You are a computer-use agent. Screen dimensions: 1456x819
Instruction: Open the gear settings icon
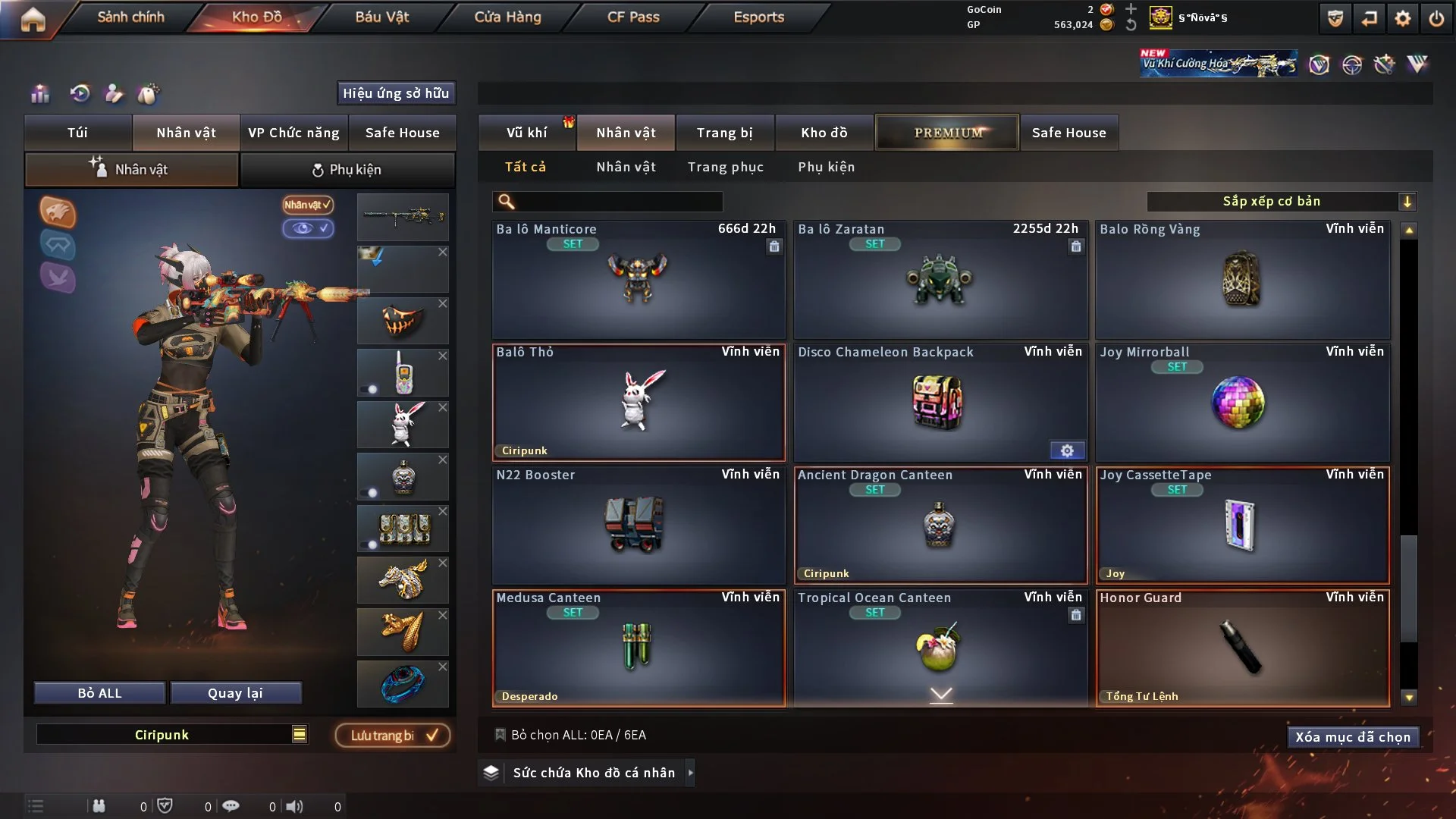[x=1402, y=18]
